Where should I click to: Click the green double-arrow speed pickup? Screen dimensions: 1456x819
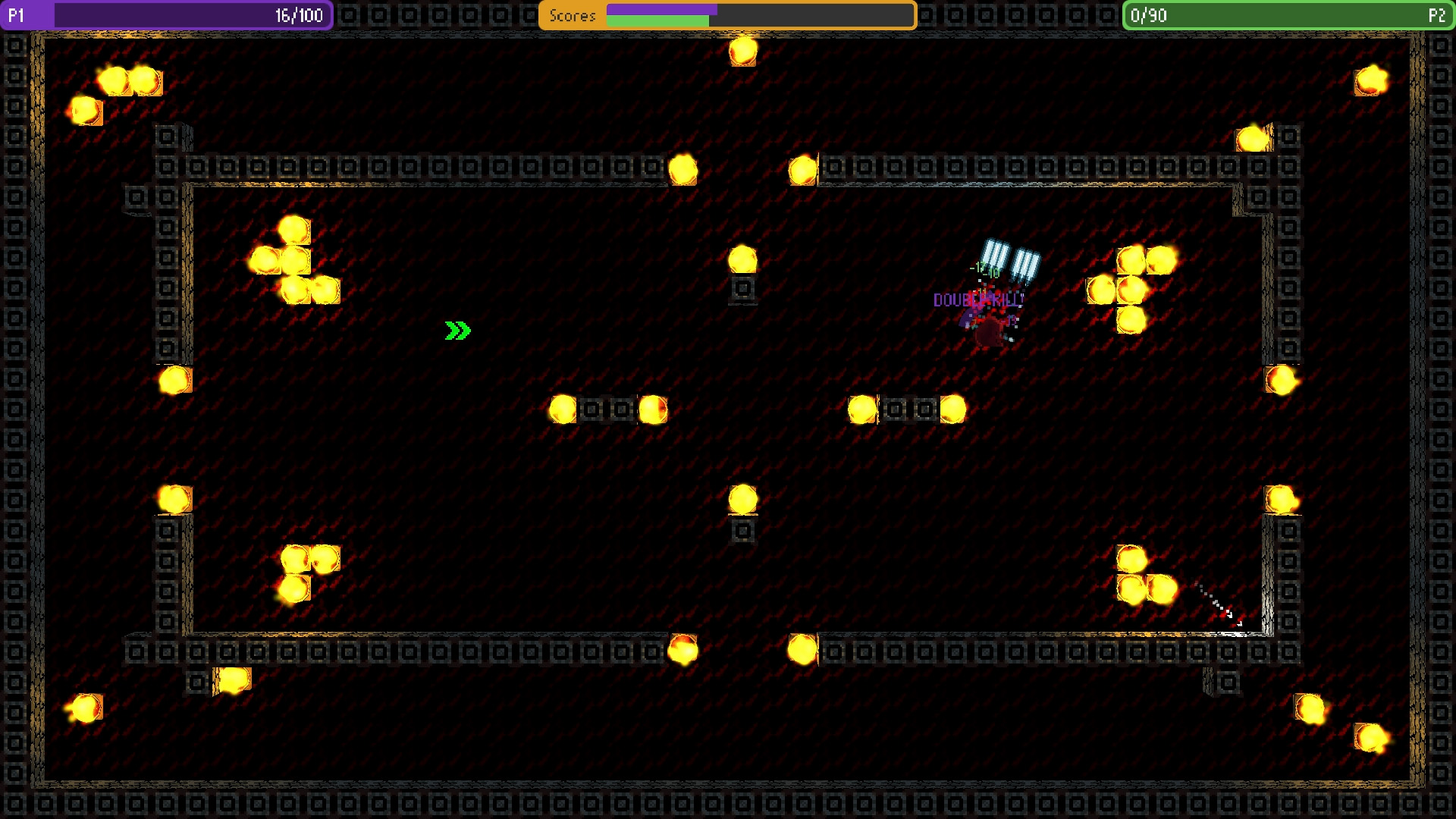[x=458, y=329]
